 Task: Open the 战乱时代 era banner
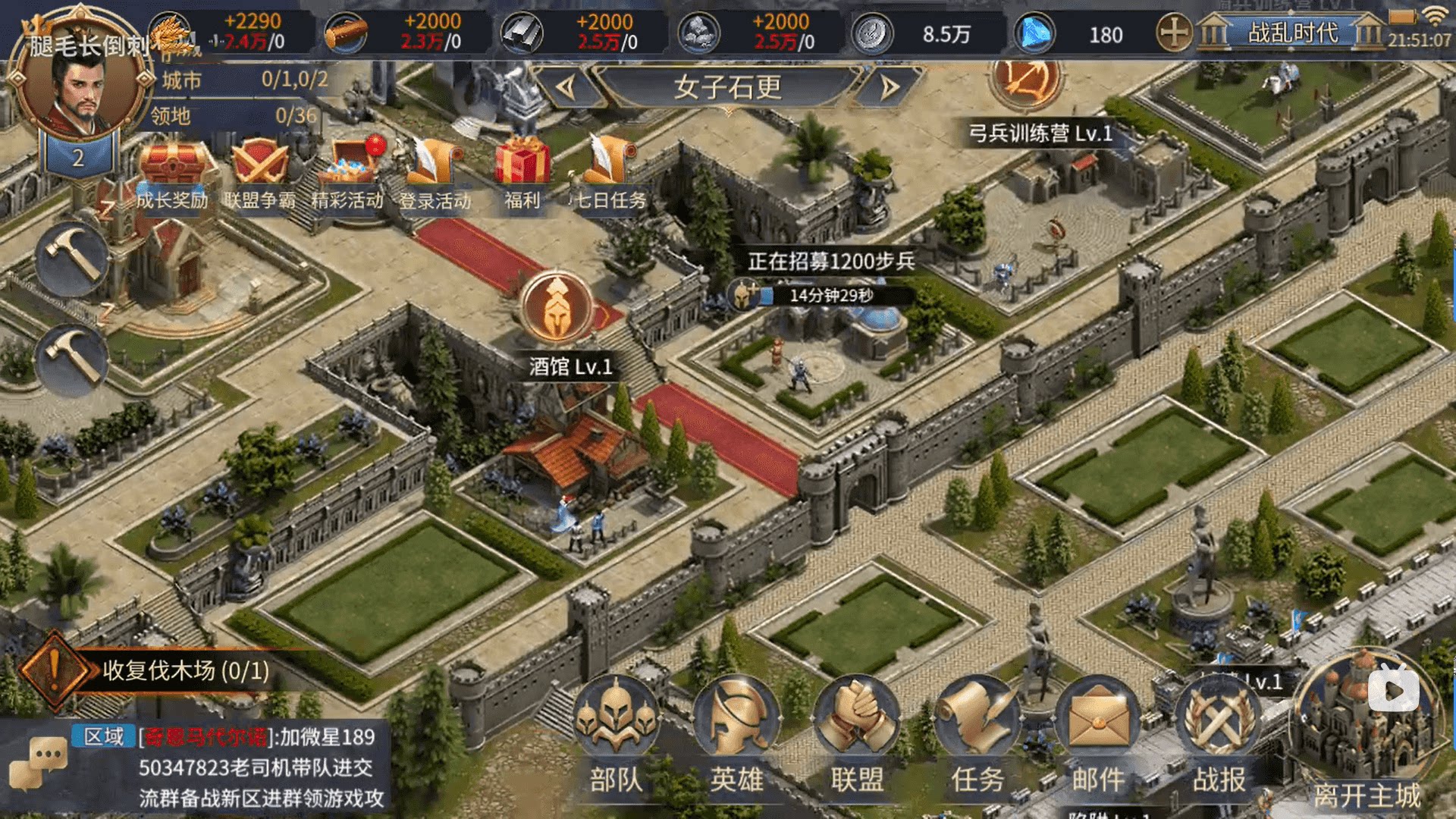[x=1292, y=33]
